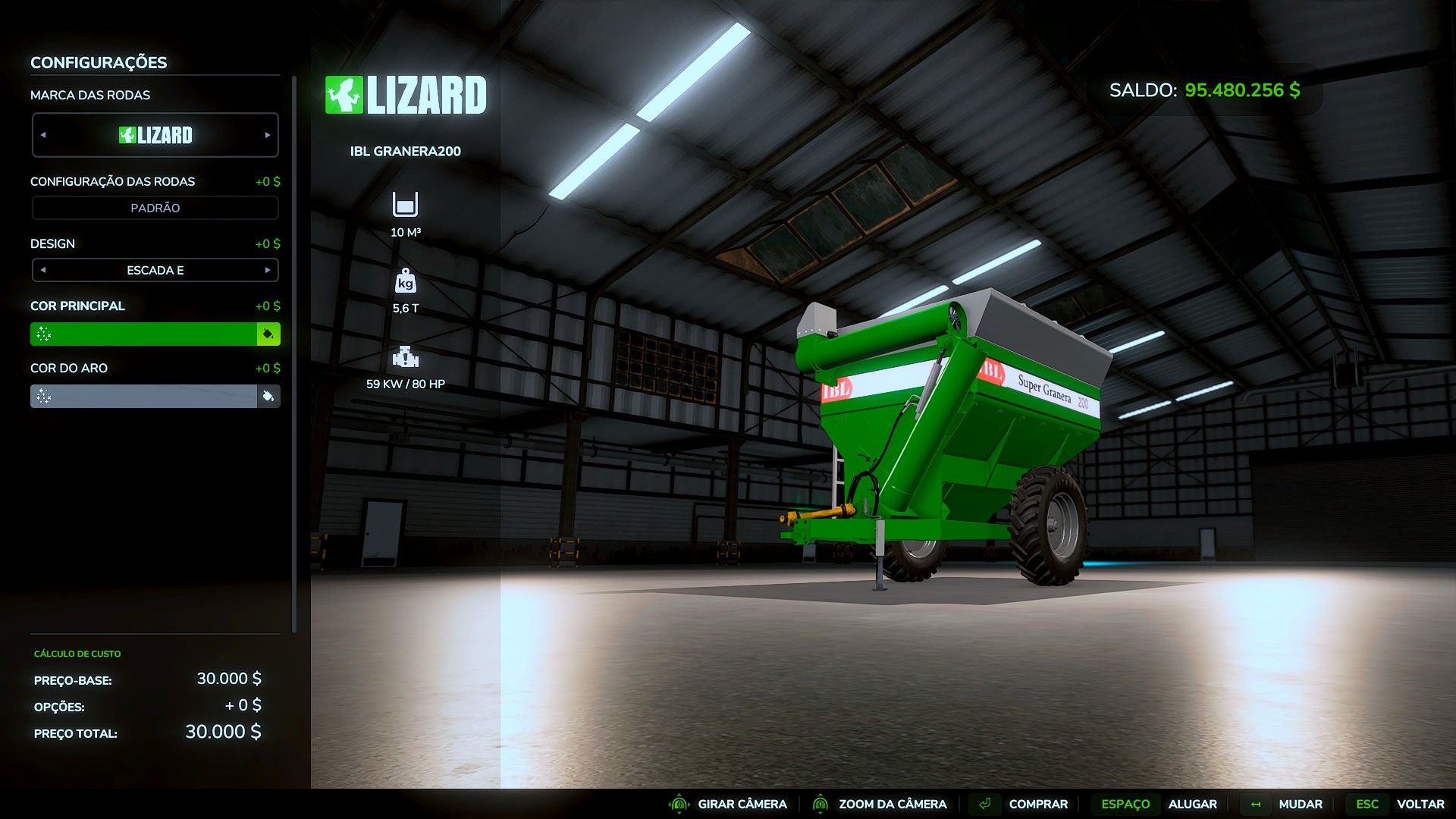Choose previous Design option before Escada E
1456x819 pixels.
coord(43,270)
